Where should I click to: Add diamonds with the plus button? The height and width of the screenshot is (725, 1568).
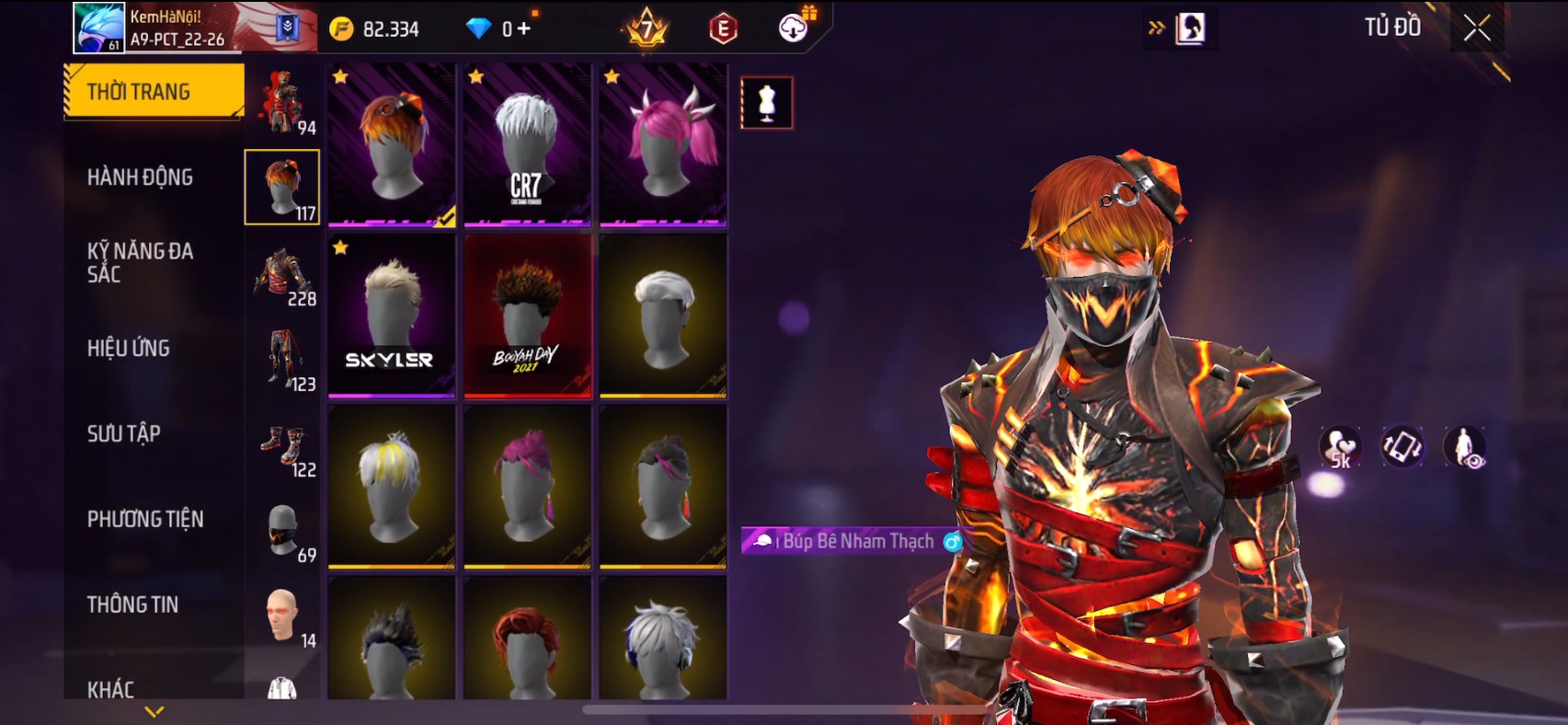tap(523, 29)
